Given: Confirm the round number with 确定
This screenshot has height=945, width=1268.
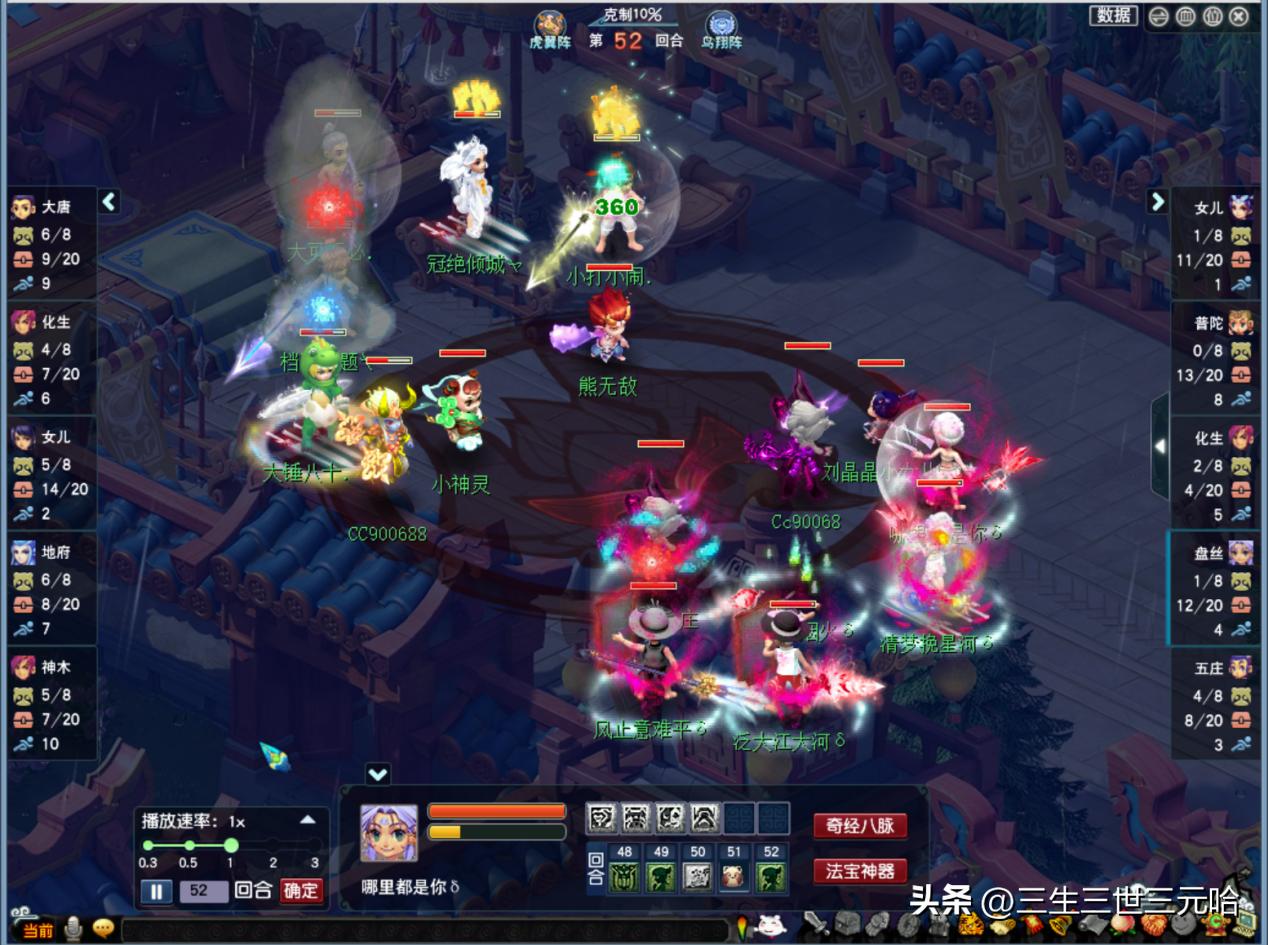Looking at the screenshot, I should [301, 891].
